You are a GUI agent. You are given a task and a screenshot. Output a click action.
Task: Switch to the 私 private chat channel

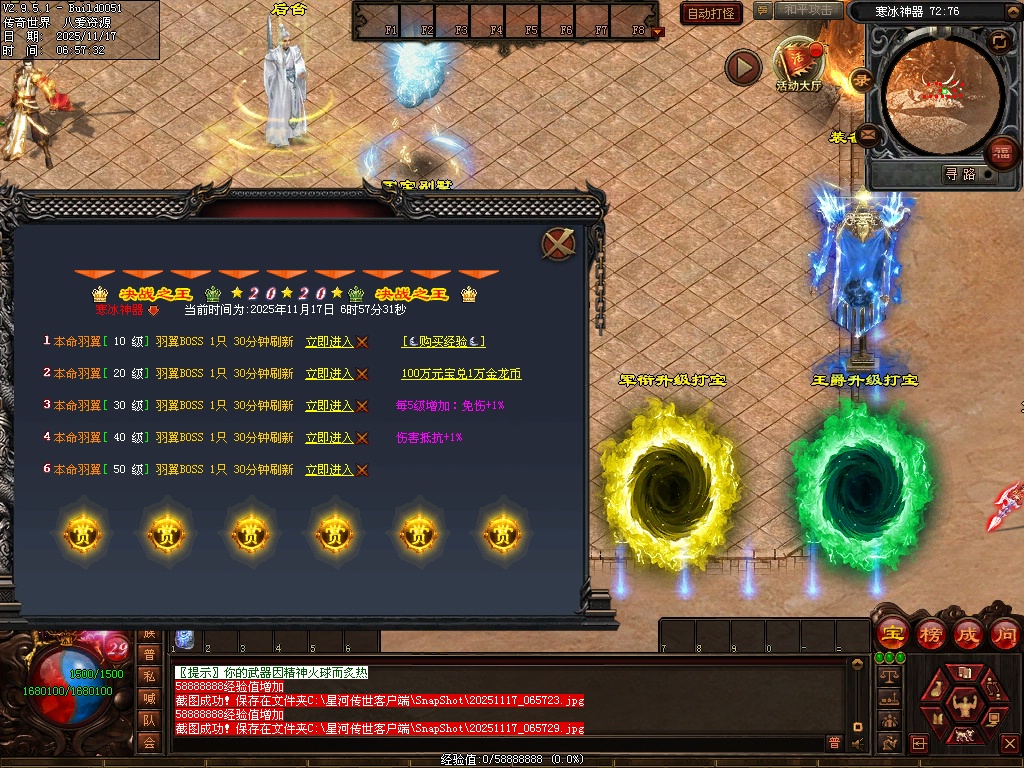[149, 676]
